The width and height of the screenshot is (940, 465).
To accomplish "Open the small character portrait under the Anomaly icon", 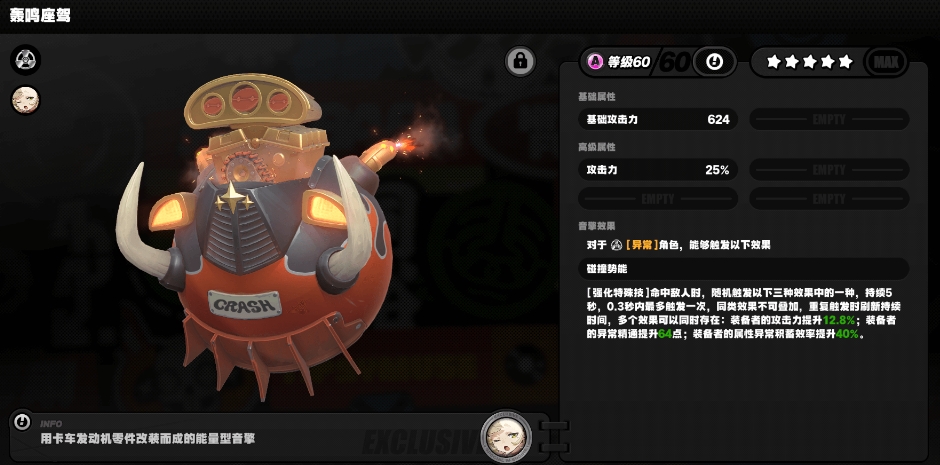I will (25, 100).
